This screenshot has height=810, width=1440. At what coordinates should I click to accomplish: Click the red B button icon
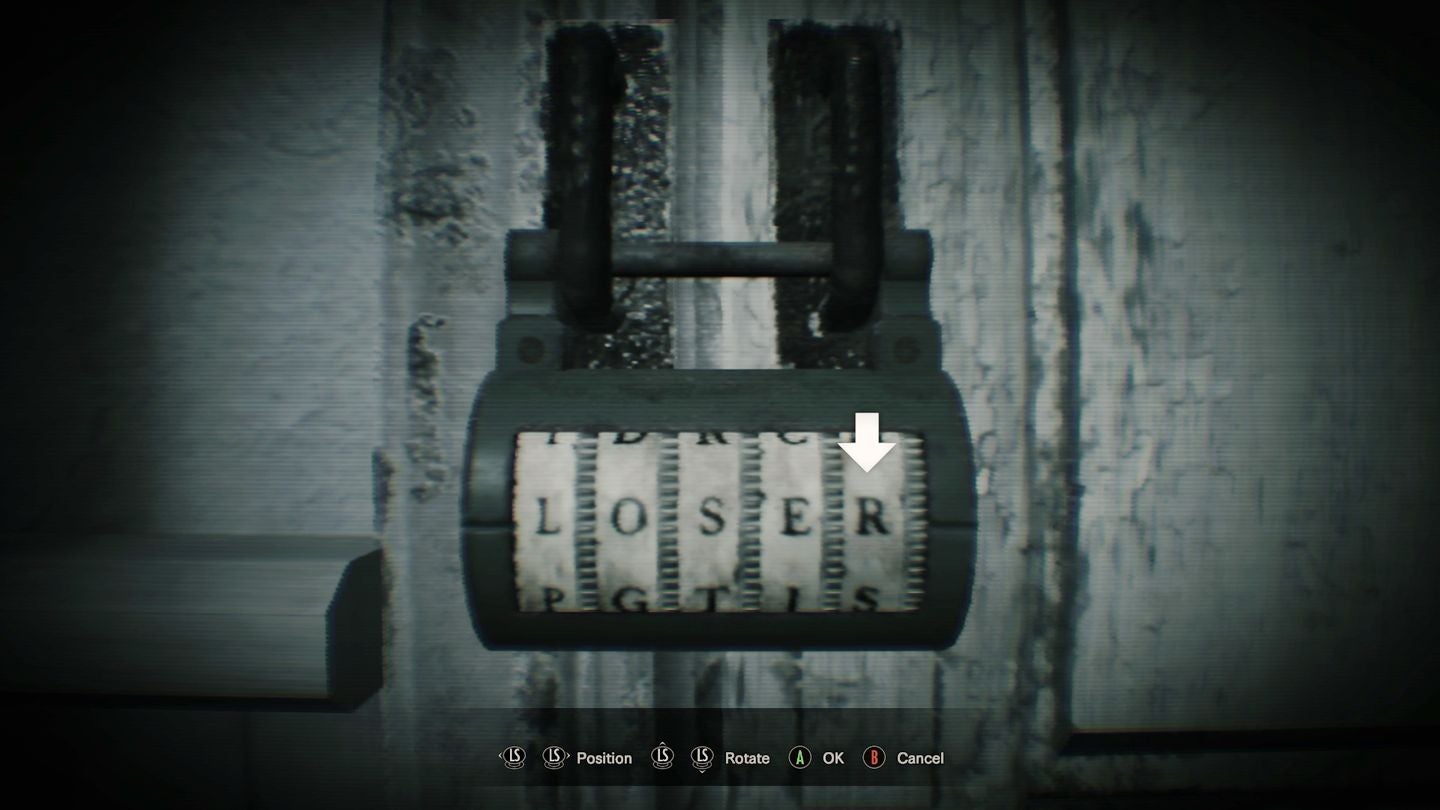point(874,758)
